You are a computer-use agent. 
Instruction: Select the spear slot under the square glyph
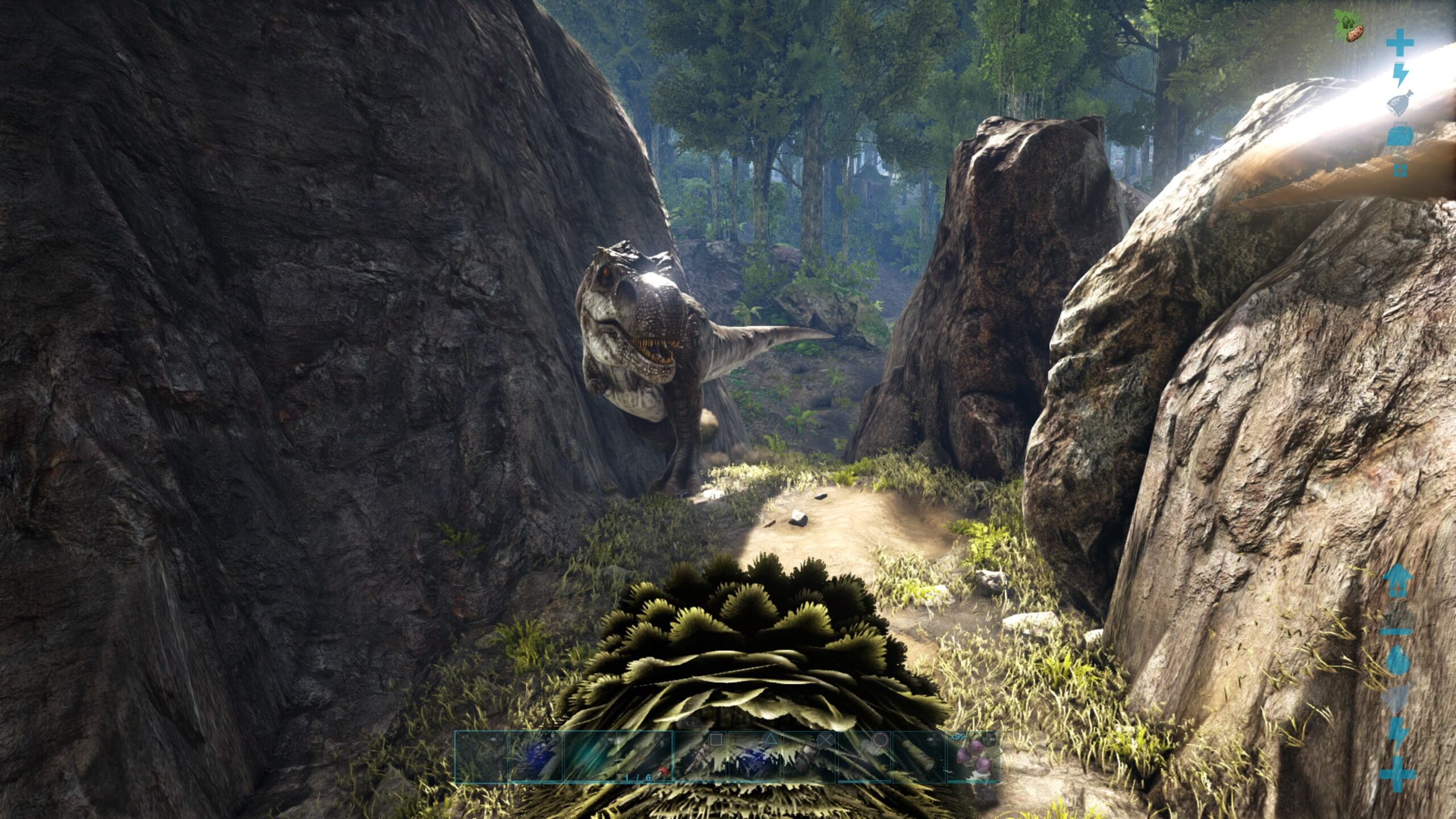(700, 758)
